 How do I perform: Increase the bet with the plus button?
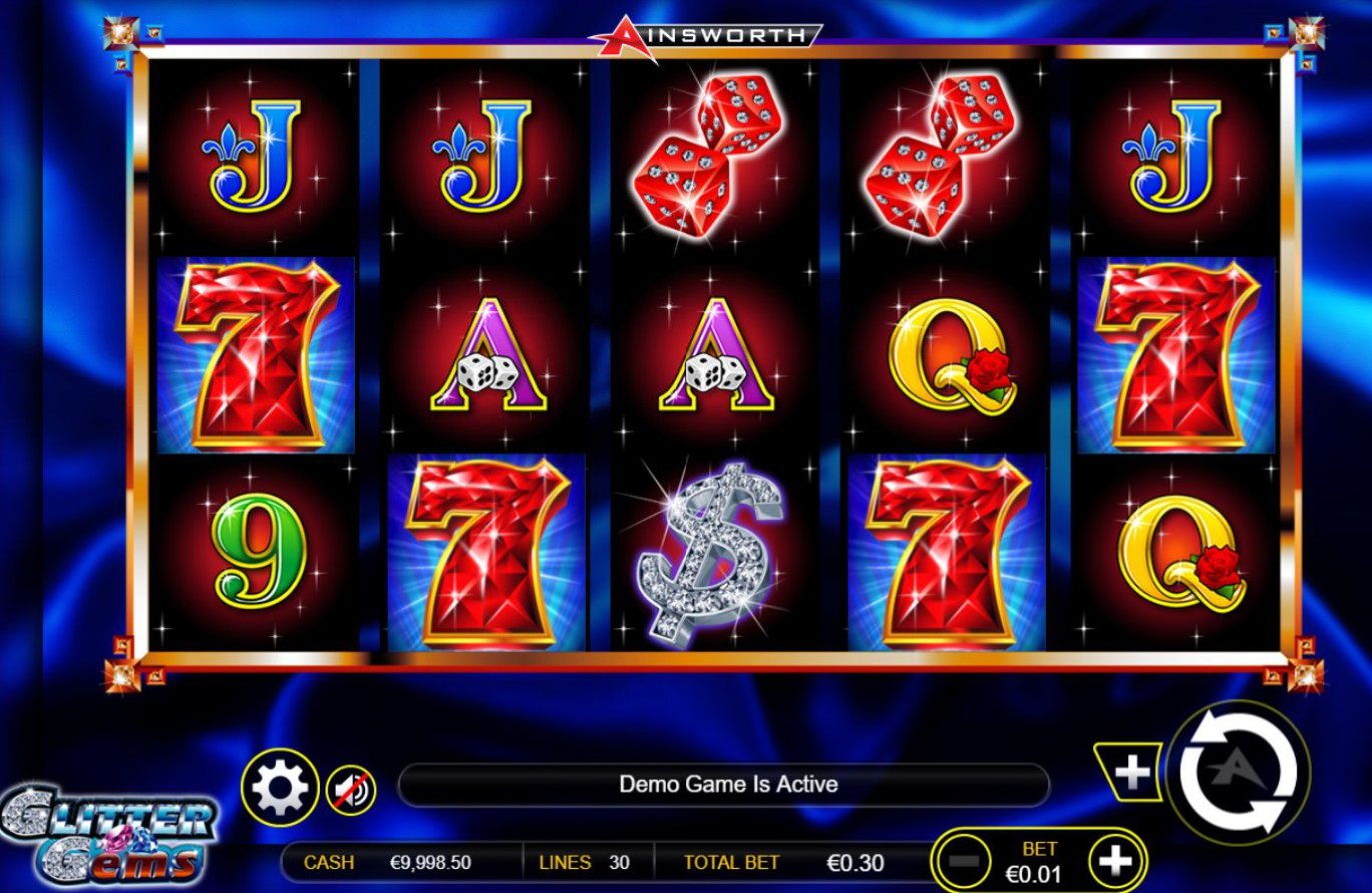(x=1115, y=861)
